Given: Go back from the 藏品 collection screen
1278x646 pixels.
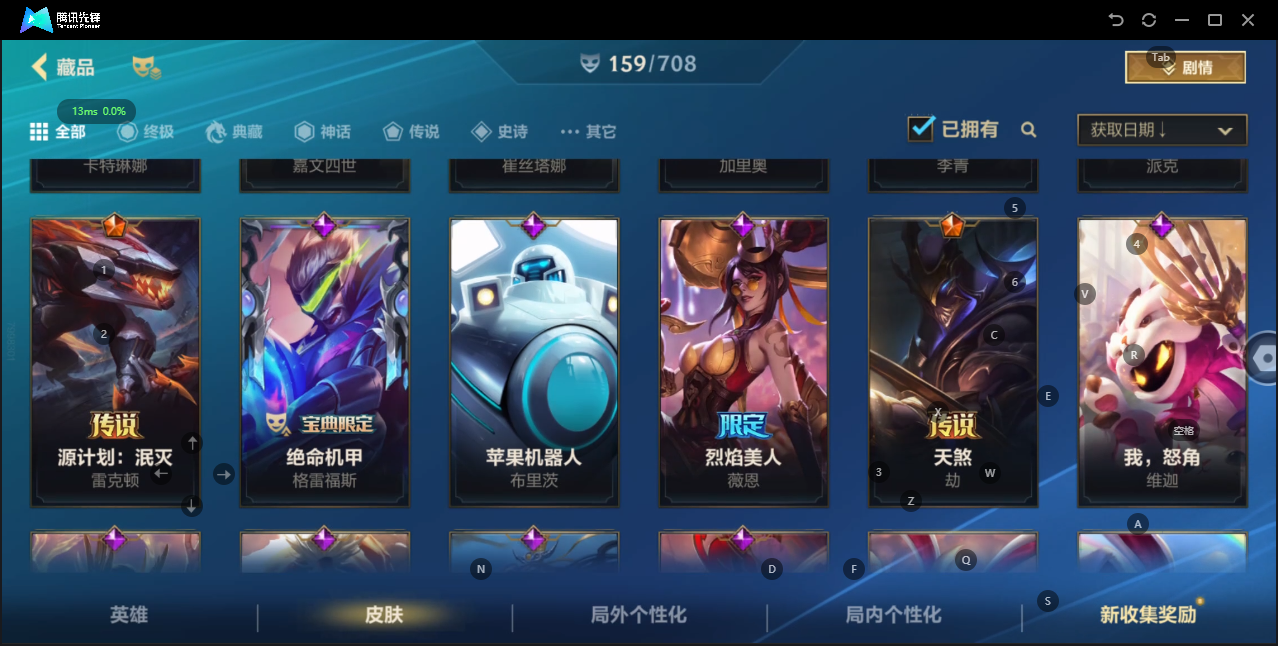Looking at the screenshot, I should tap(40, 67).
